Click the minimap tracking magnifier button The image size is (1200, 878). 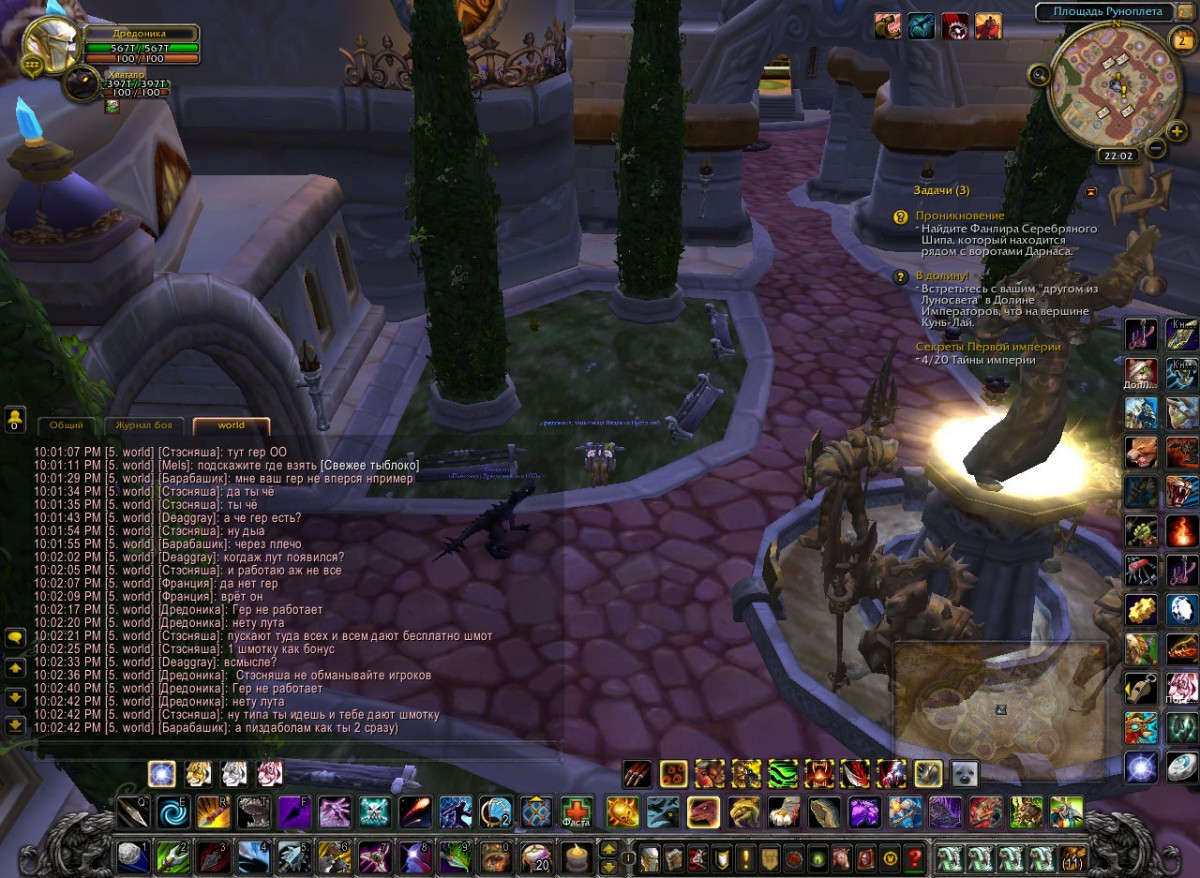pos(1041,74)
